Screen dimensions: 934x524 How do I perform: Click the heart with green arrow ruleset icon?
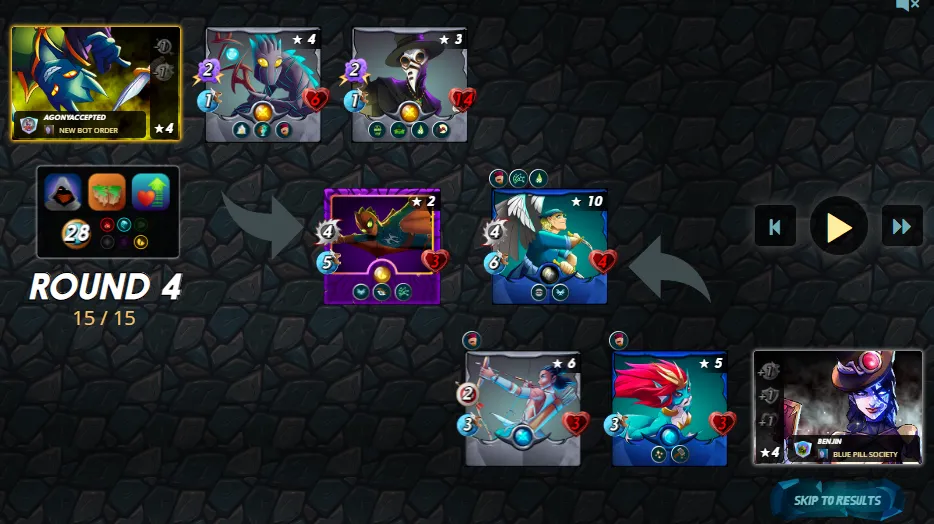[x=151, y=192]
